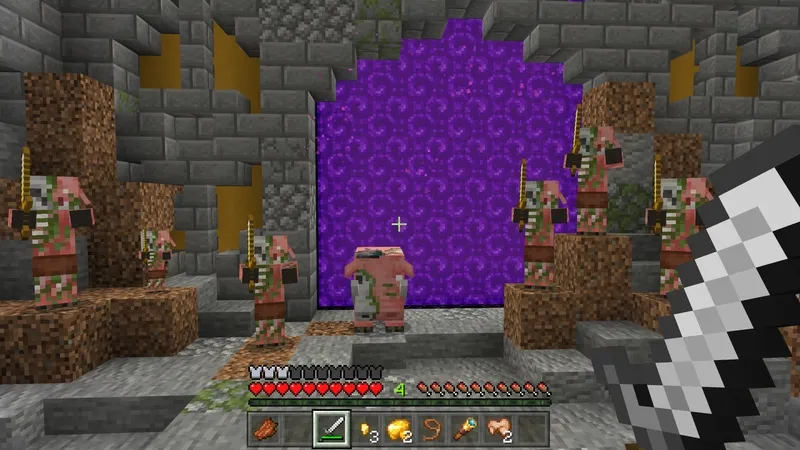800x450 pixels.
Task: Choose the raw porkchop stack slot
Action: tap(497, 430)
